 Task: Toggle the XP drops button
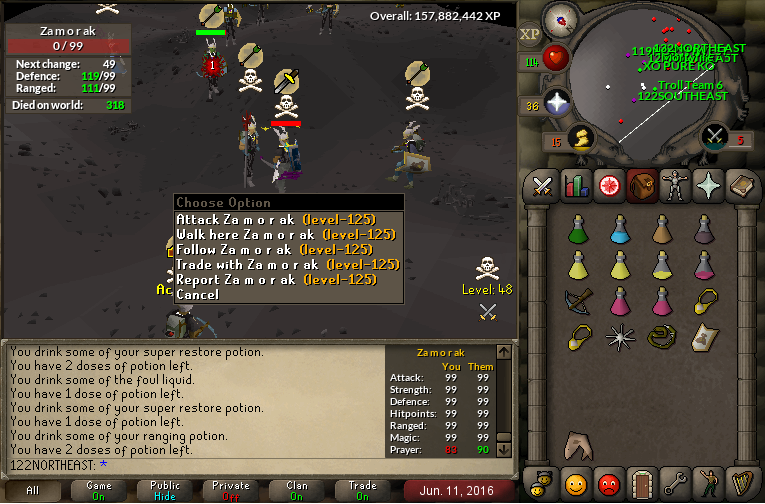[x=529, y=33]
